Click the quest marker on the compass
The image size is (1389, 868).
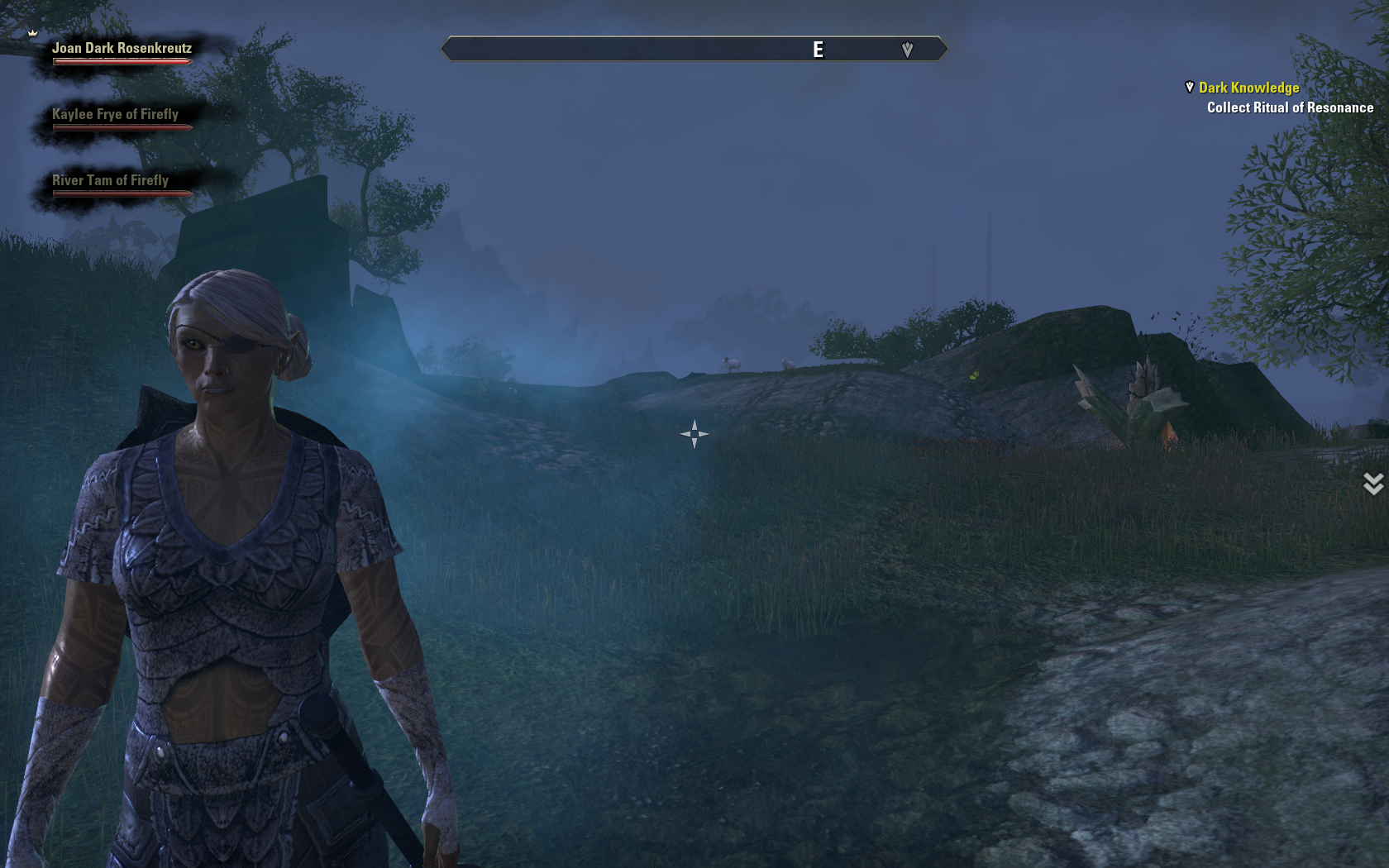907,50
